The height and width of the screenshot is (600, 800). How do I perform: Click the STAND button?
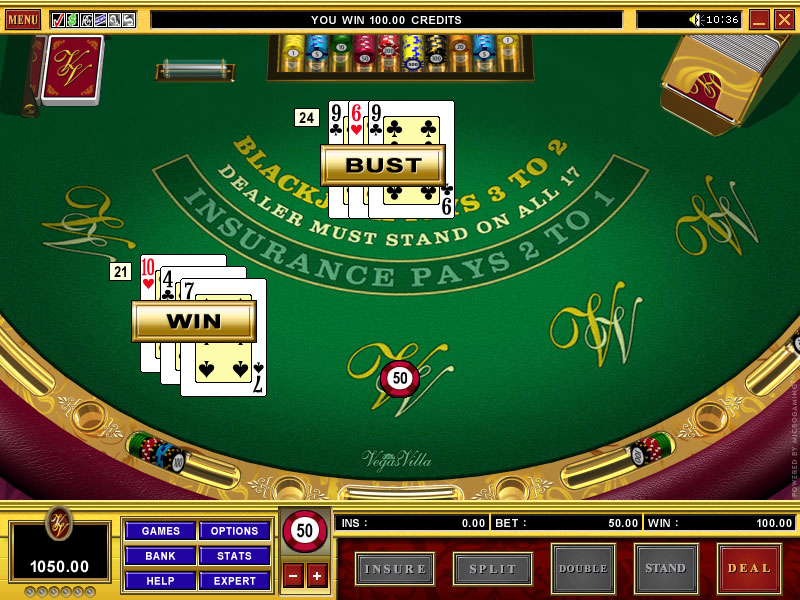point(665,568)
